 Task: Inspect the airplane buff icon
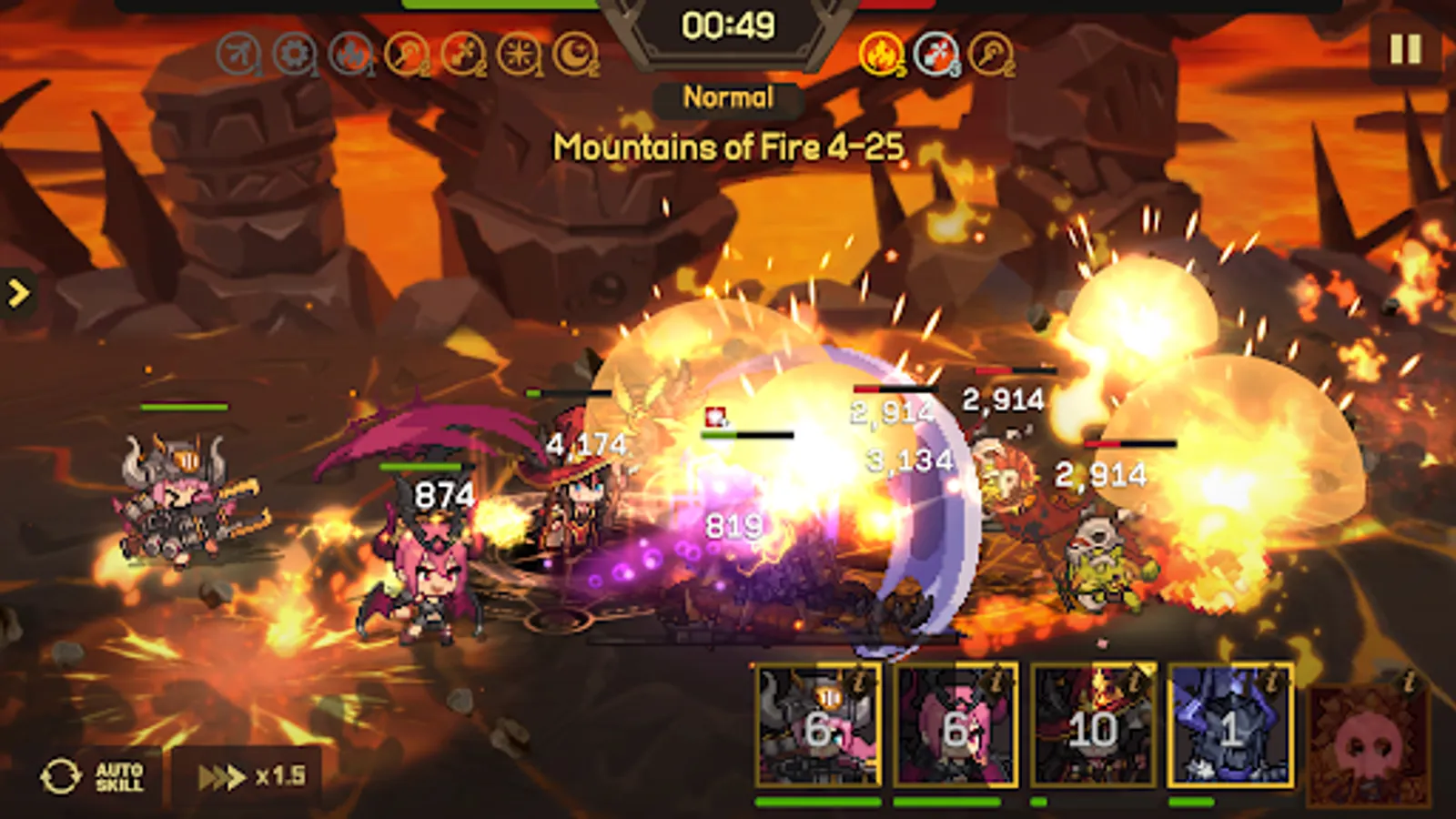point(238,55)
